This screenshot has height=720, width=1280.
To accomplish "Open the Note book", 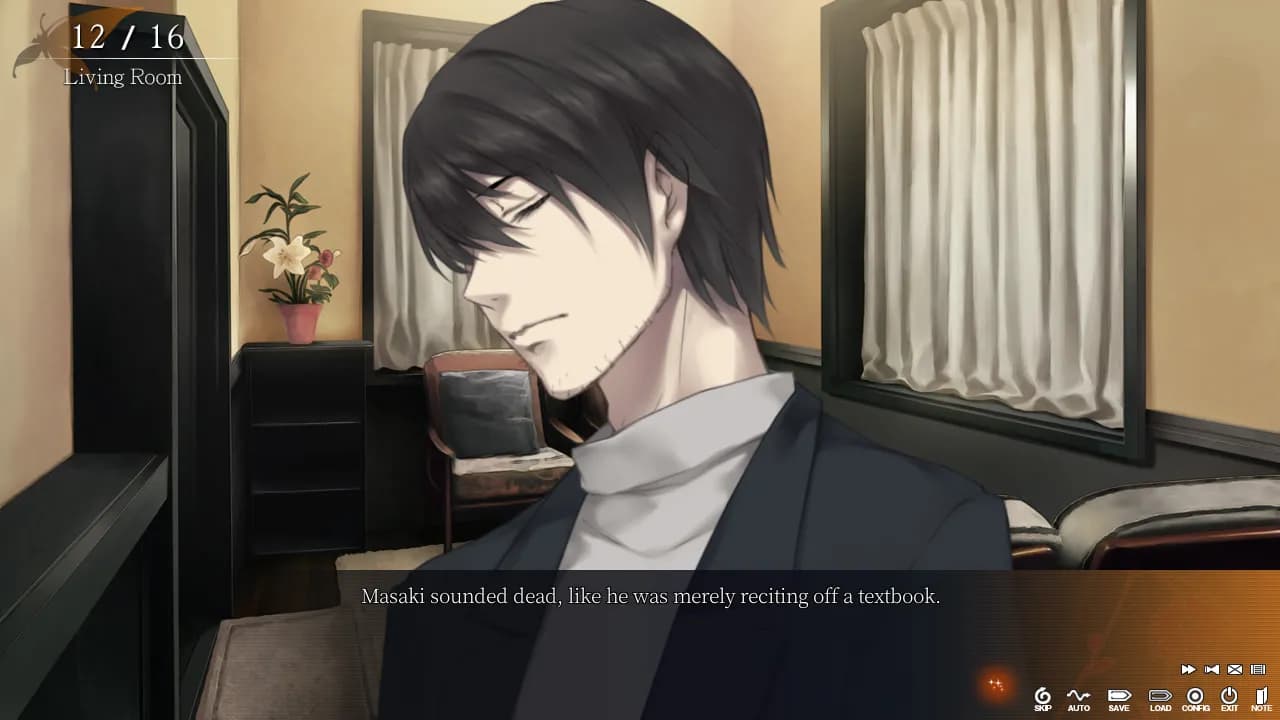I will tap(1261, 697).
